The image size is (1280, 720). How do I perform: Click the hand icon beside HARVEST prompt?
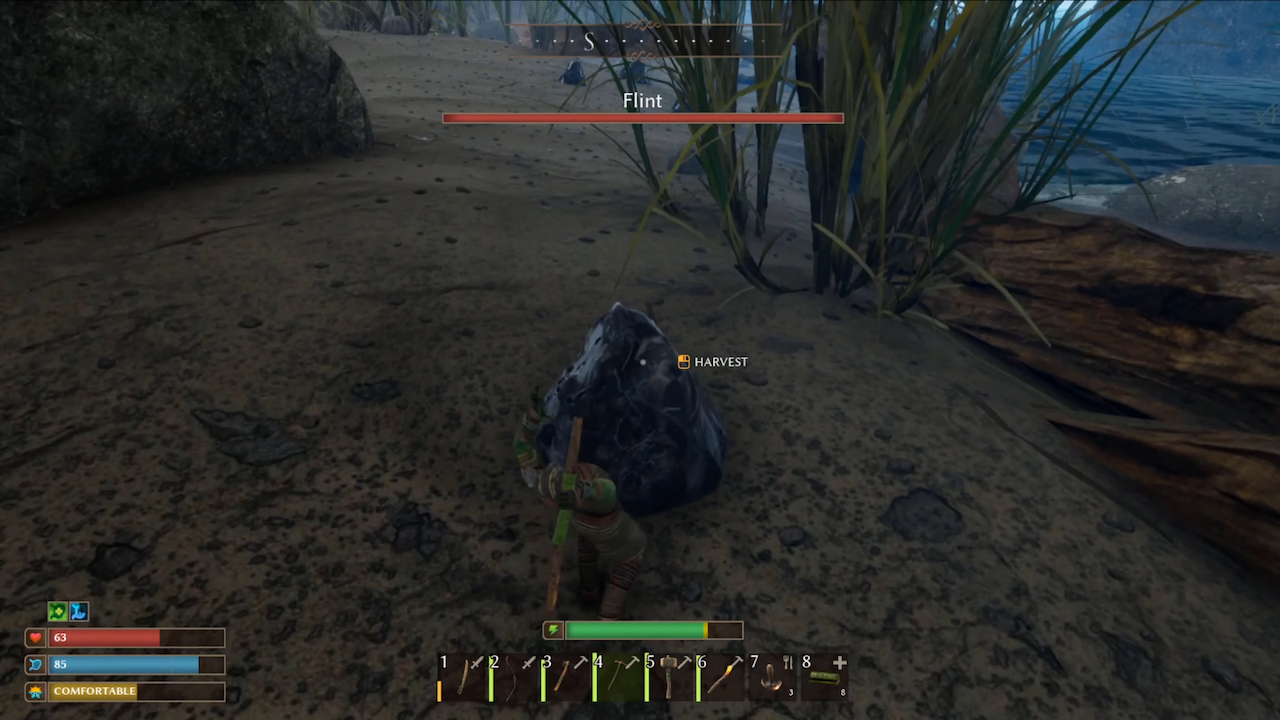tap(683, 362)
